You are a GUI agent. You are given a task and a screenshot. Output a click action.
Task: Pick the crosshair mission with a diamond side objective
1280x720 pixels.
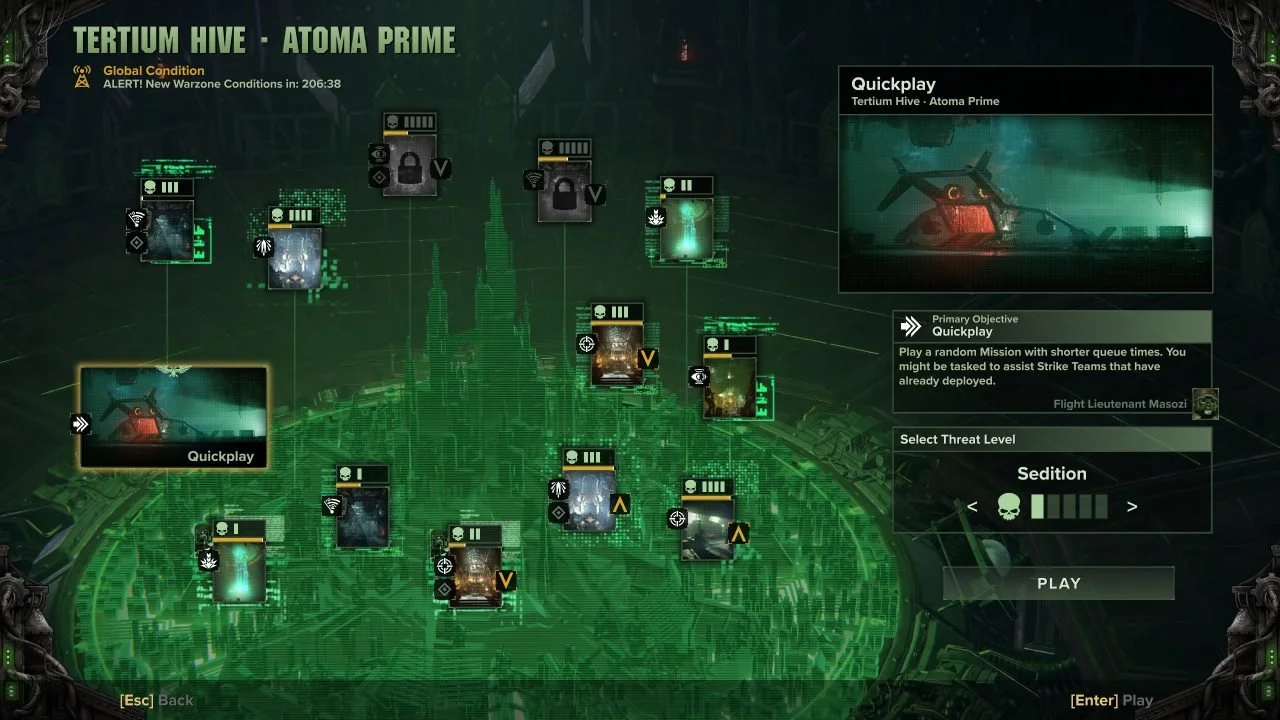[475, 577]
